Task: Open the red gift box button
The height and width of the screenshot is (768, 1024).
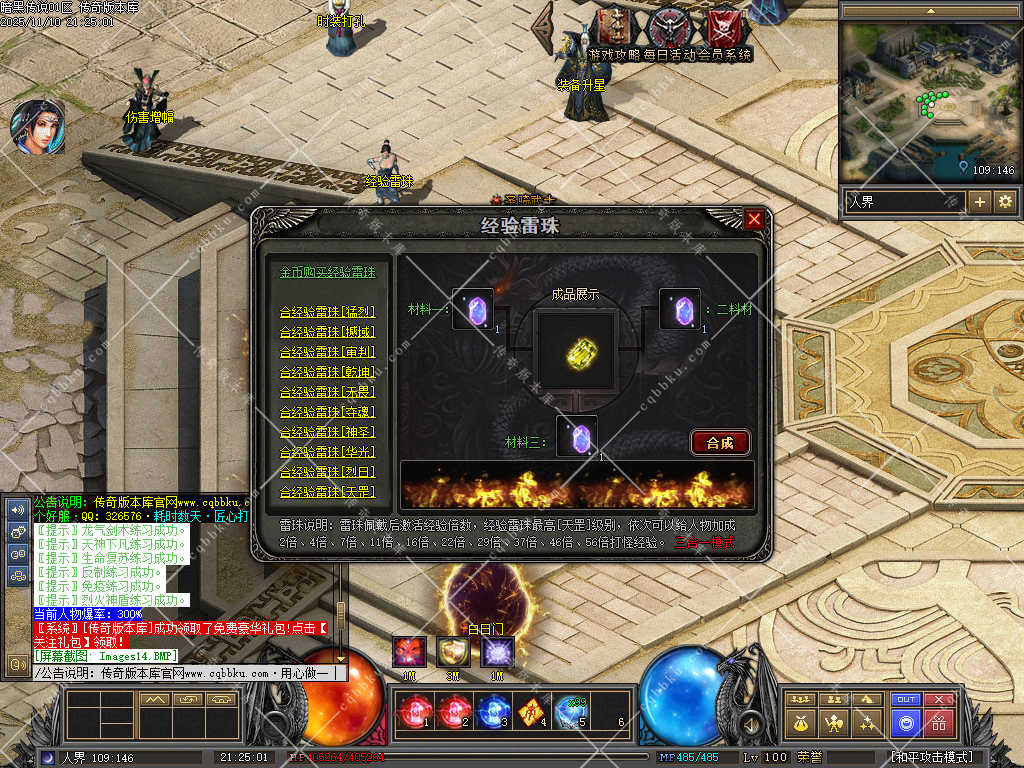Action: click(939, 722)
